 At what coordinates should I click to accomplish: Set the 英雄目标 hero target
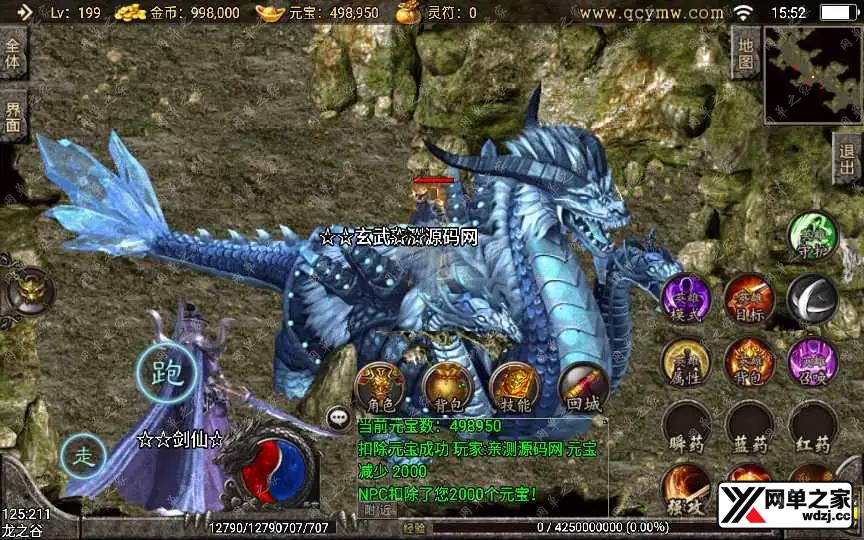(x=749, y=298)
